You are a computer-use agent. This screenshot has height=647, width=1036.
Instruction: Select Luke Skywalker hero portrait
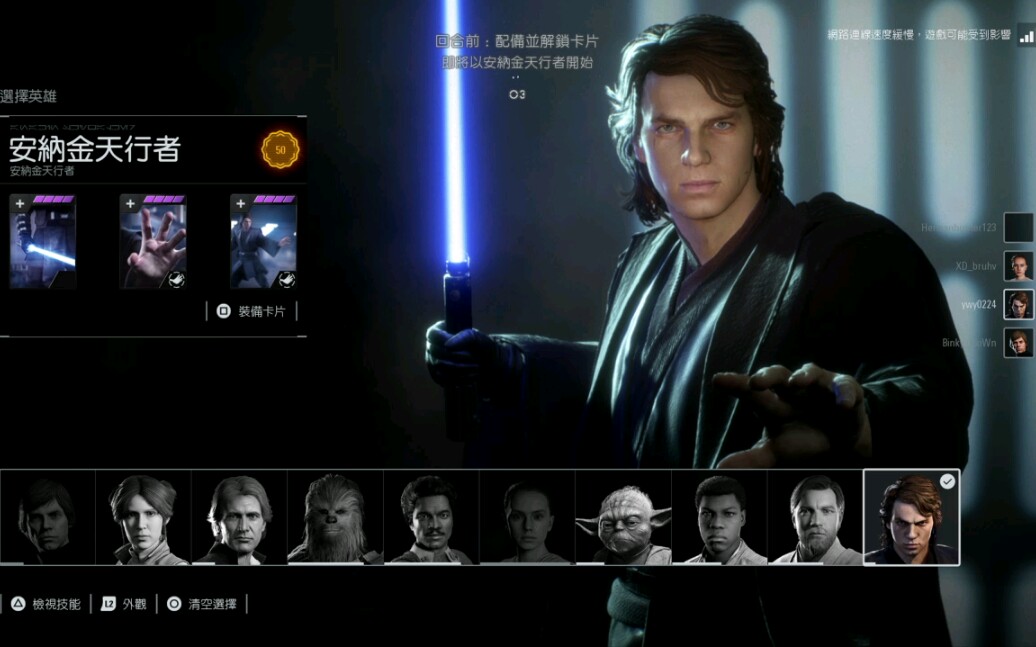pyautogui.click(x=47, y=518)
